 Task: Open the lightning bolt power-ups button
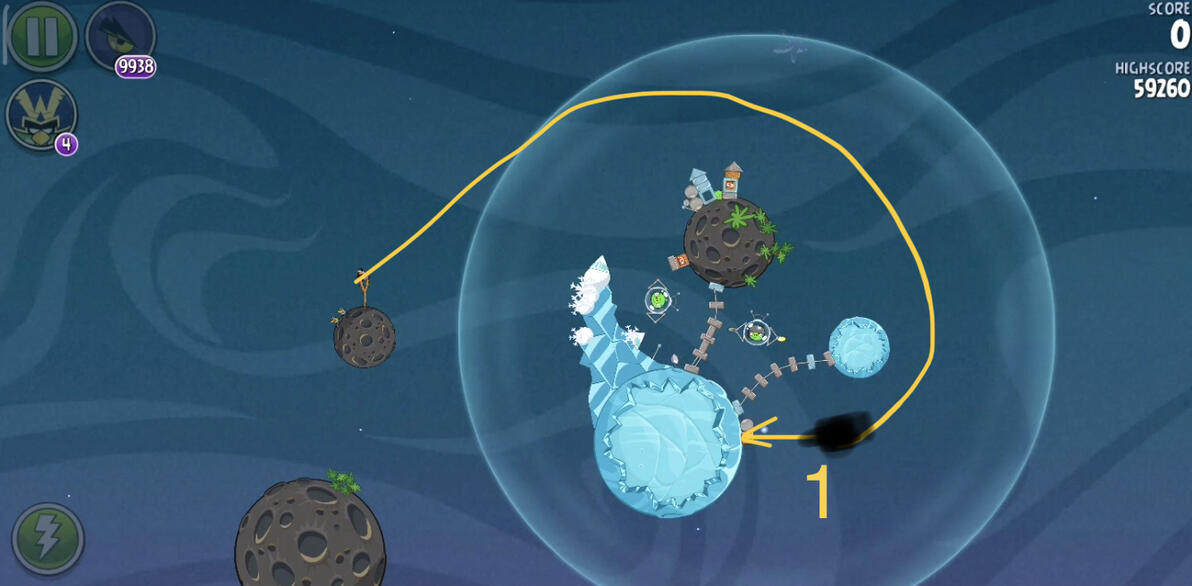coord(47,538)
